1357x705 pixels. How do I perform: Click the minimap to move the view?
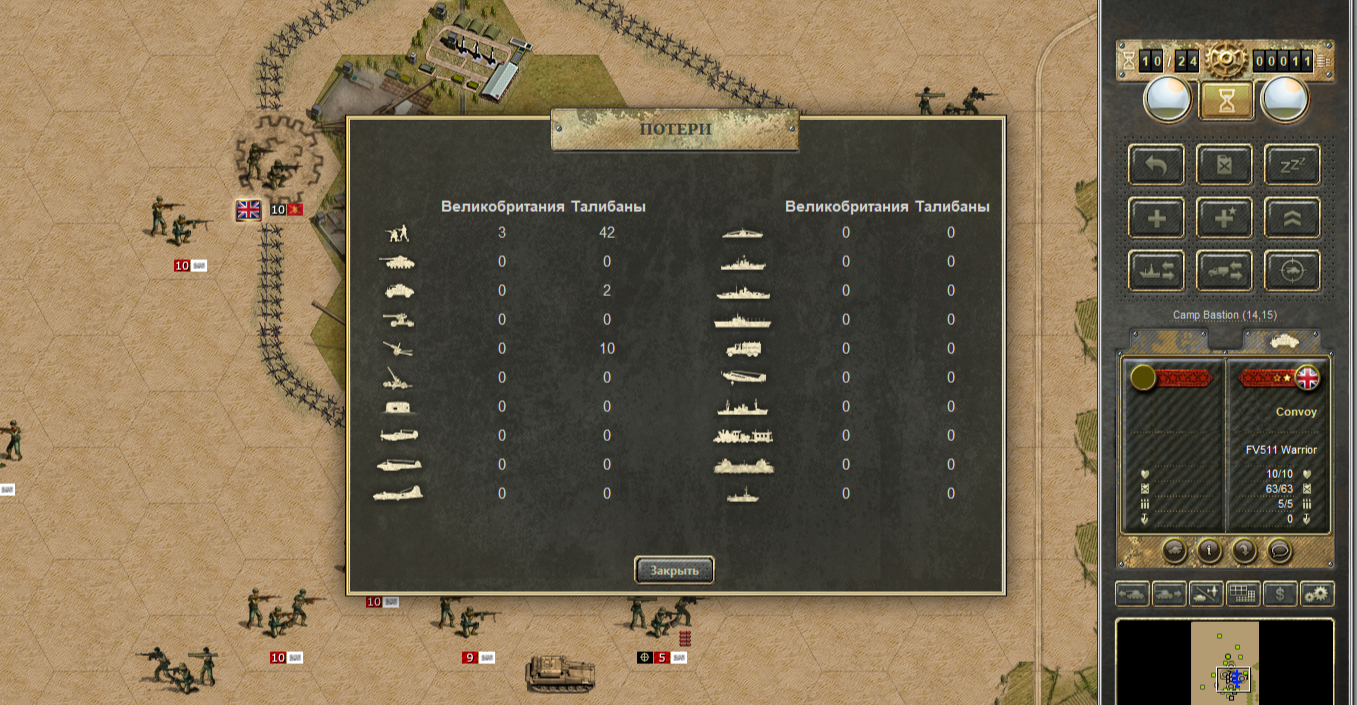tap(1225, 662)
